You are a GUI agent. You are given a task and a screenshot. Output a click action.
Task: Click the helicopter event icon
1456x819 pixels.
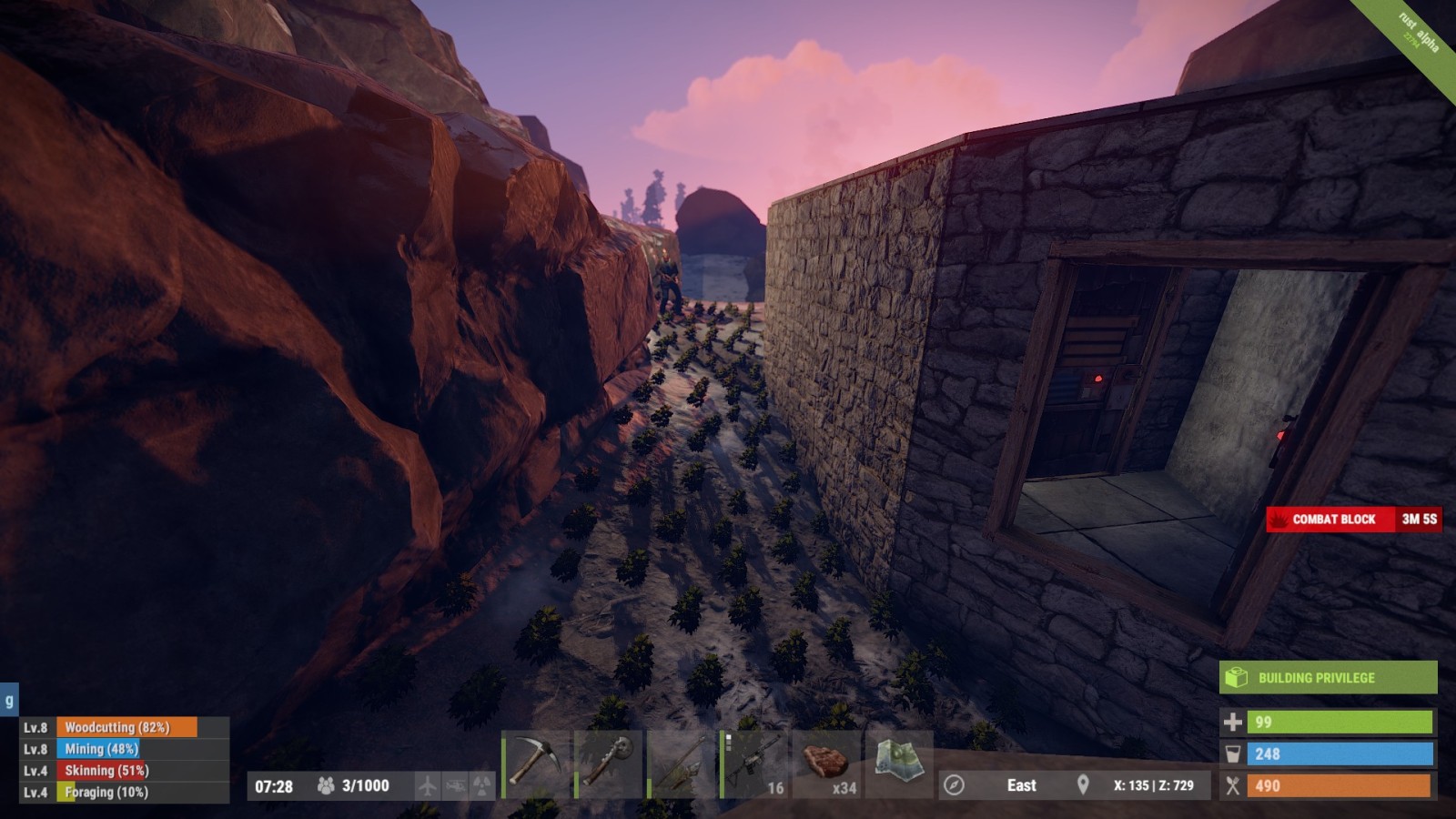click(x=455, y=785)
